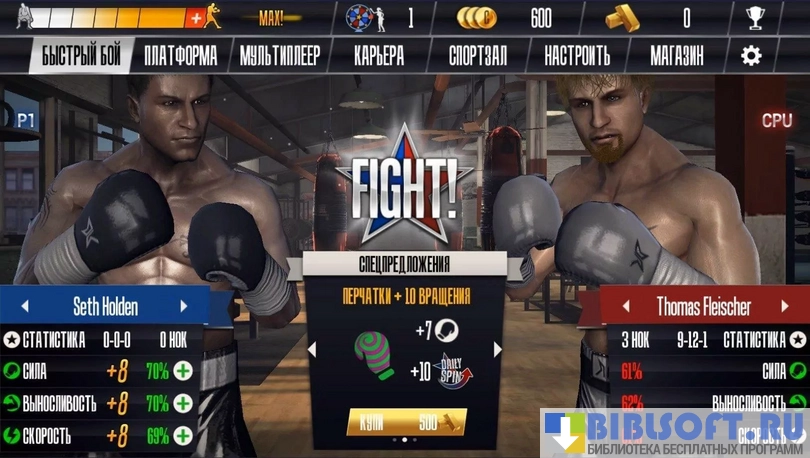Image resolution: width=810 pixels, height=458 pixels.
Task: Switch to the БЫСТРЫЙ БОЙ tab
Action: click(81, 56)
